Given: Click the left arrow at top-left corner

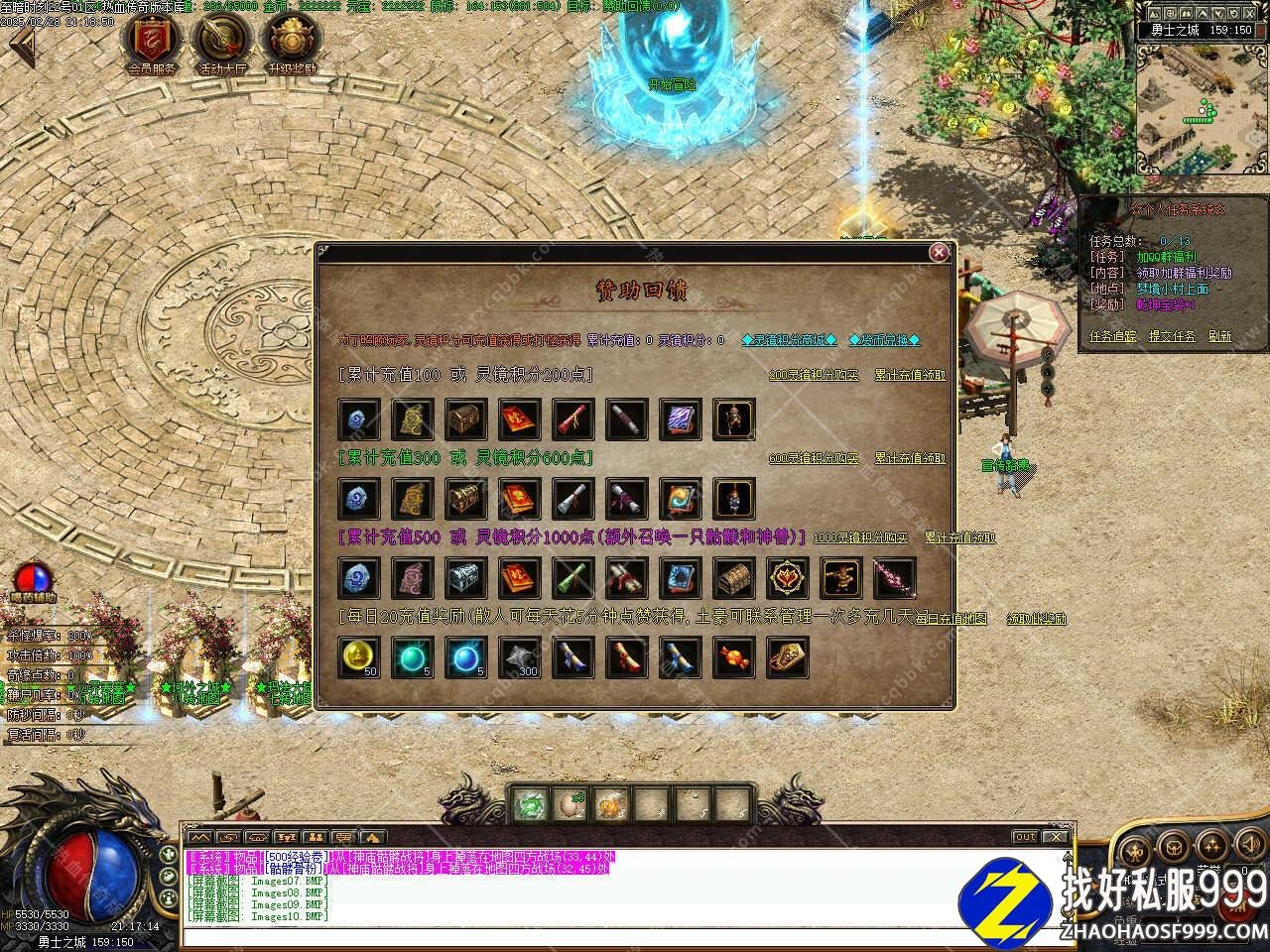Looking at the screenshot, I should tap(20, 48).
